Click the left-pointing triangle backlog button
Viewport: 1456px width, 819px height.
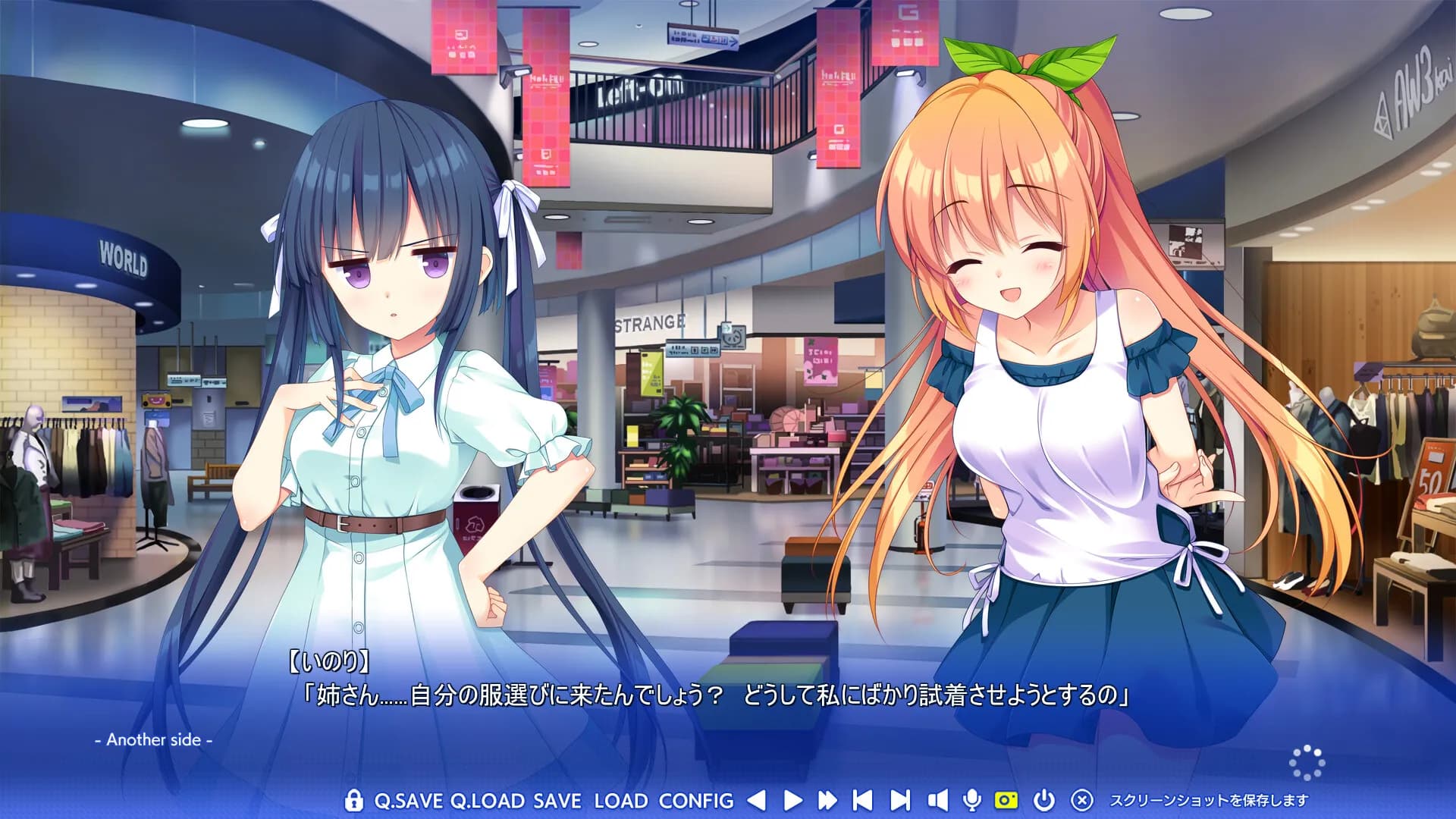tap(756, 800)
